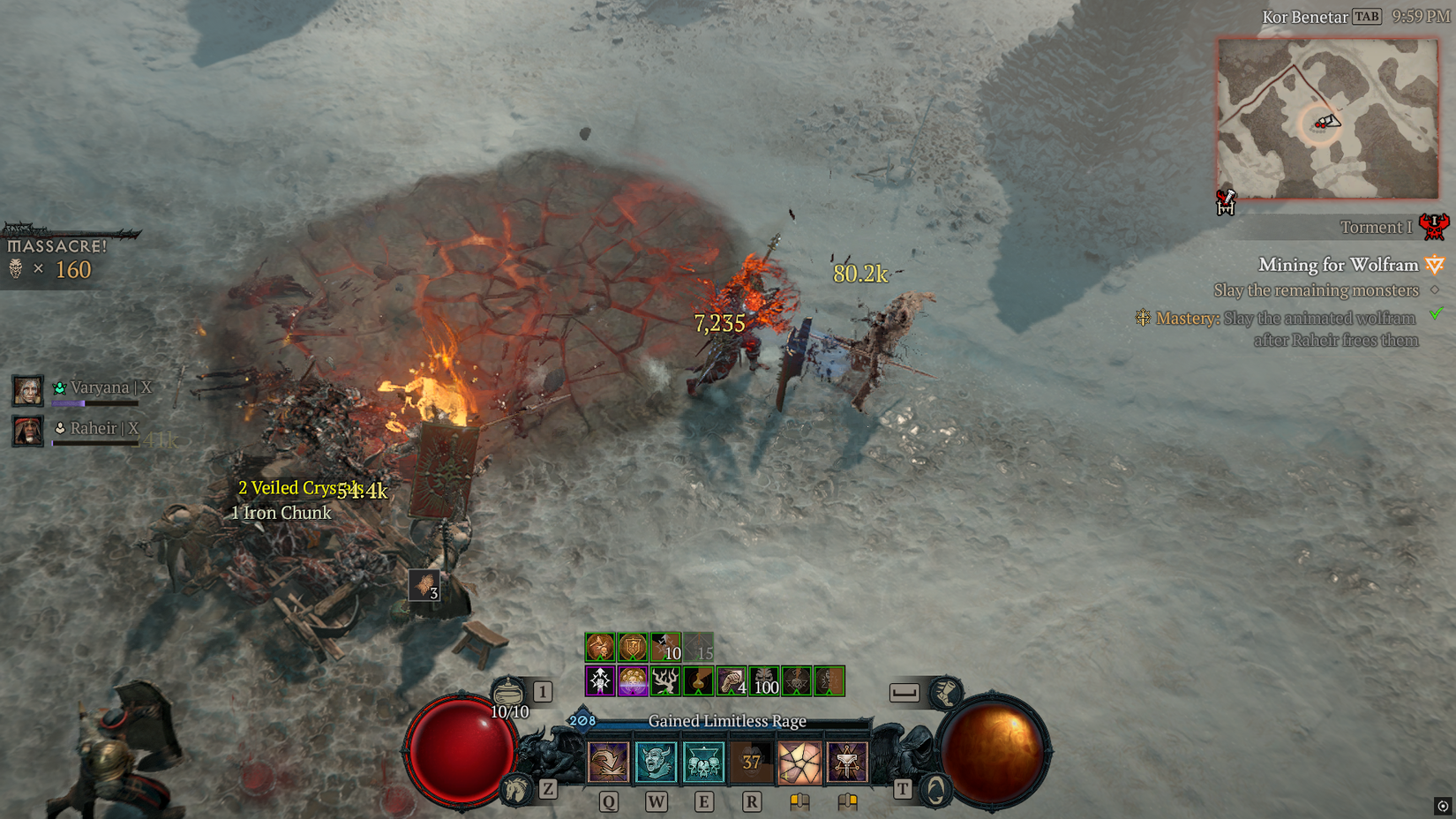1456x819 pixels.
Task: Open the emote slot next to the R skill
Action: (x=846, y=763)
